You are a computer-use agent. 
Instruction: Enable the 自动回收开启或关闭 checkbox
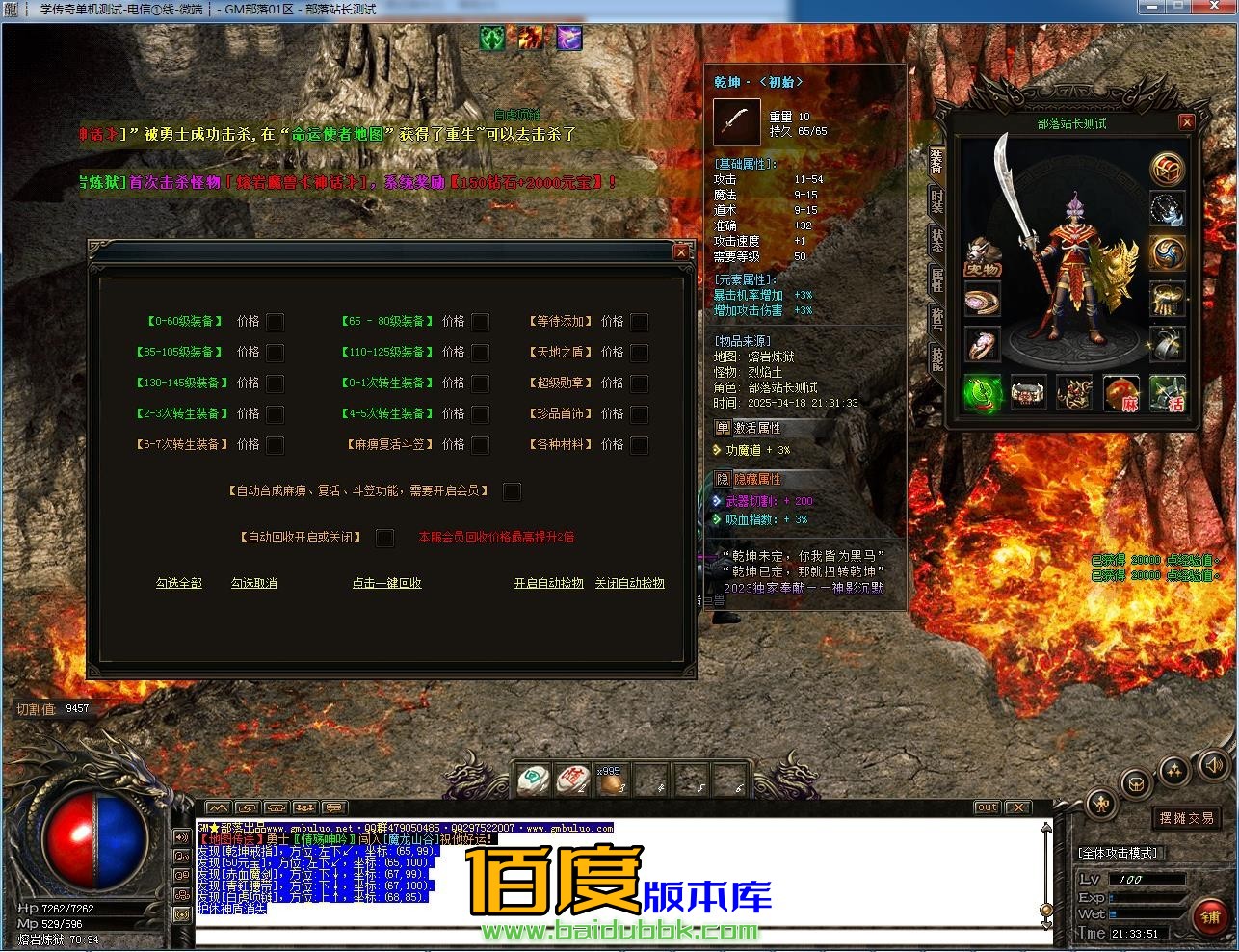(384, 538)
